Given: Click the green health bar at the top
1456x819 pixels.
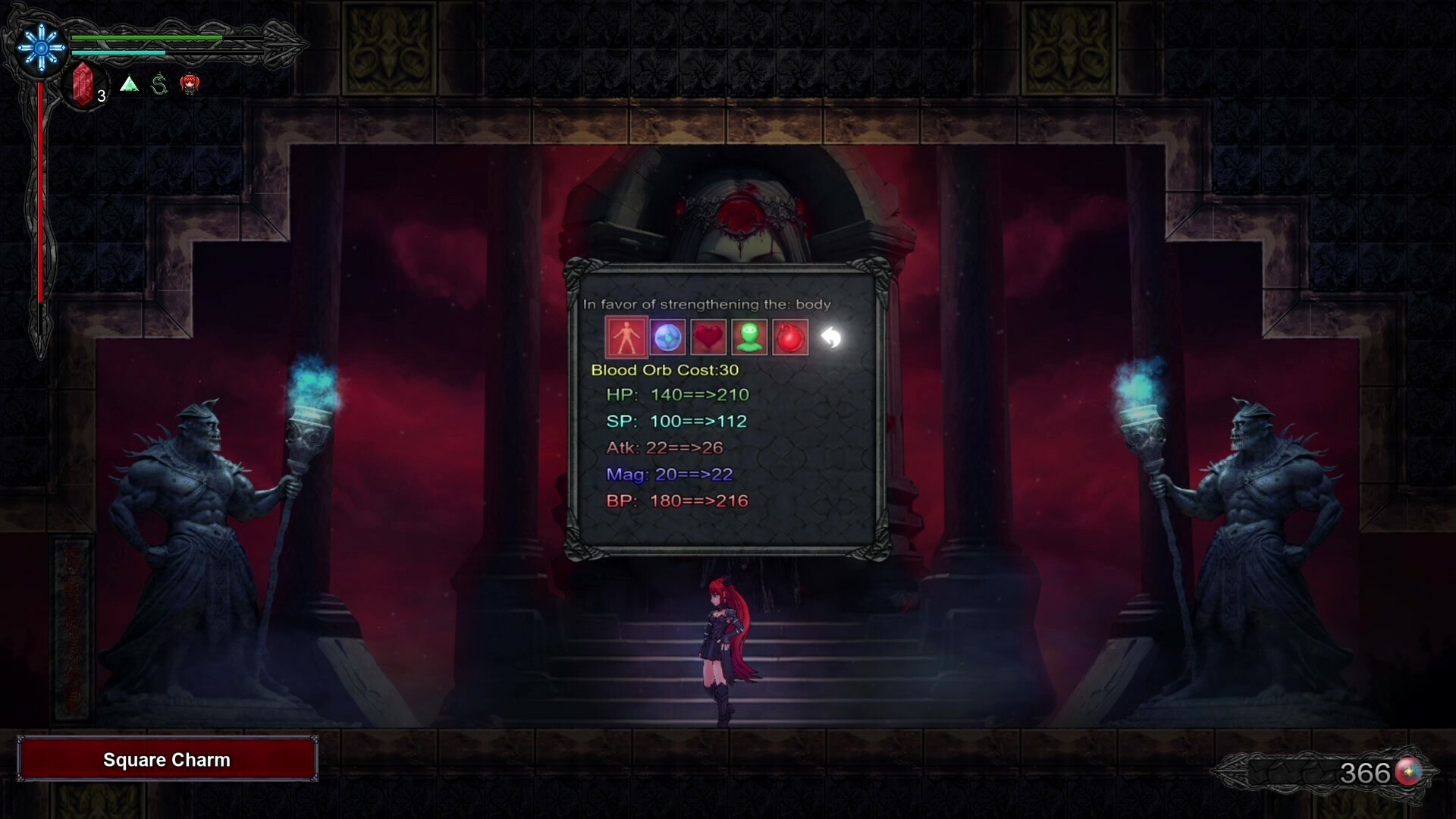Looking at the screenshot, I should coord(148,37).
